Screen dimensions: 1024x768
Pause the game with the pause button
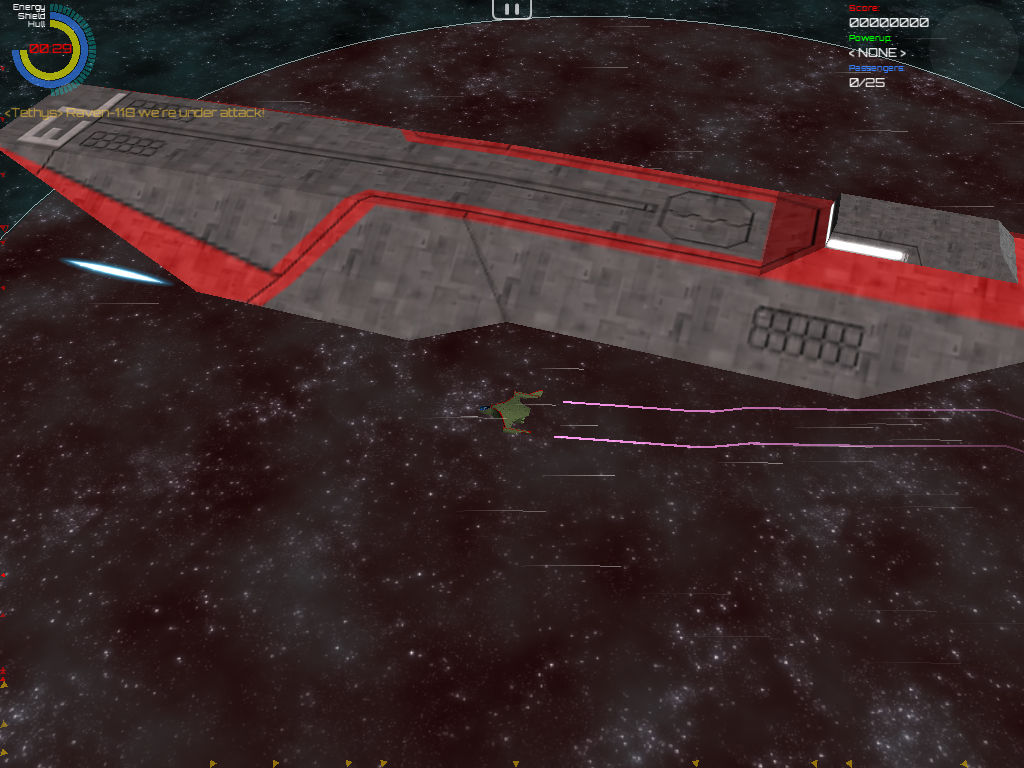pos(511,9)
